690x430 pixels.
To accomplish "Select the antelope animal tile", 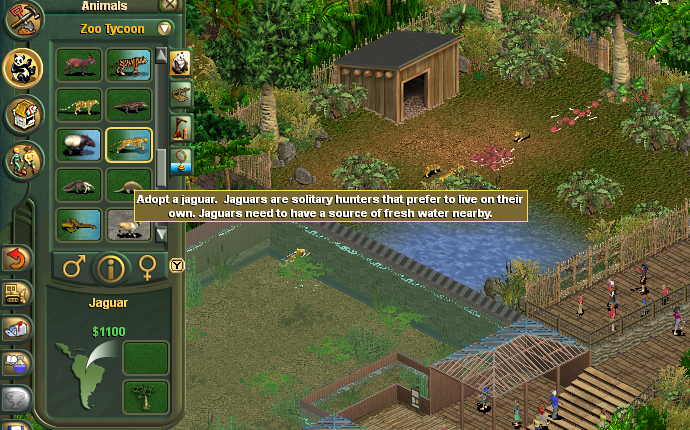I will (x=78, y=66).
